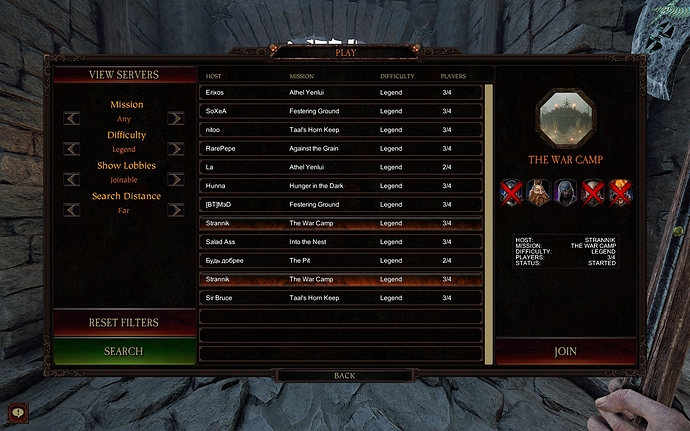Choose Salad Ass's Into the Nest server
This screenshot has width=690, height=431.
340,242
